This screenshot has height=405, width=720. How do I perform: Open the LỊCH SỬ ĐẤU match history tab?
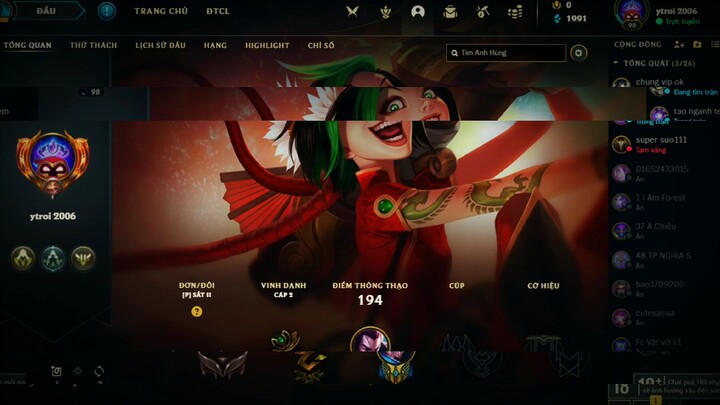(160, 46)
